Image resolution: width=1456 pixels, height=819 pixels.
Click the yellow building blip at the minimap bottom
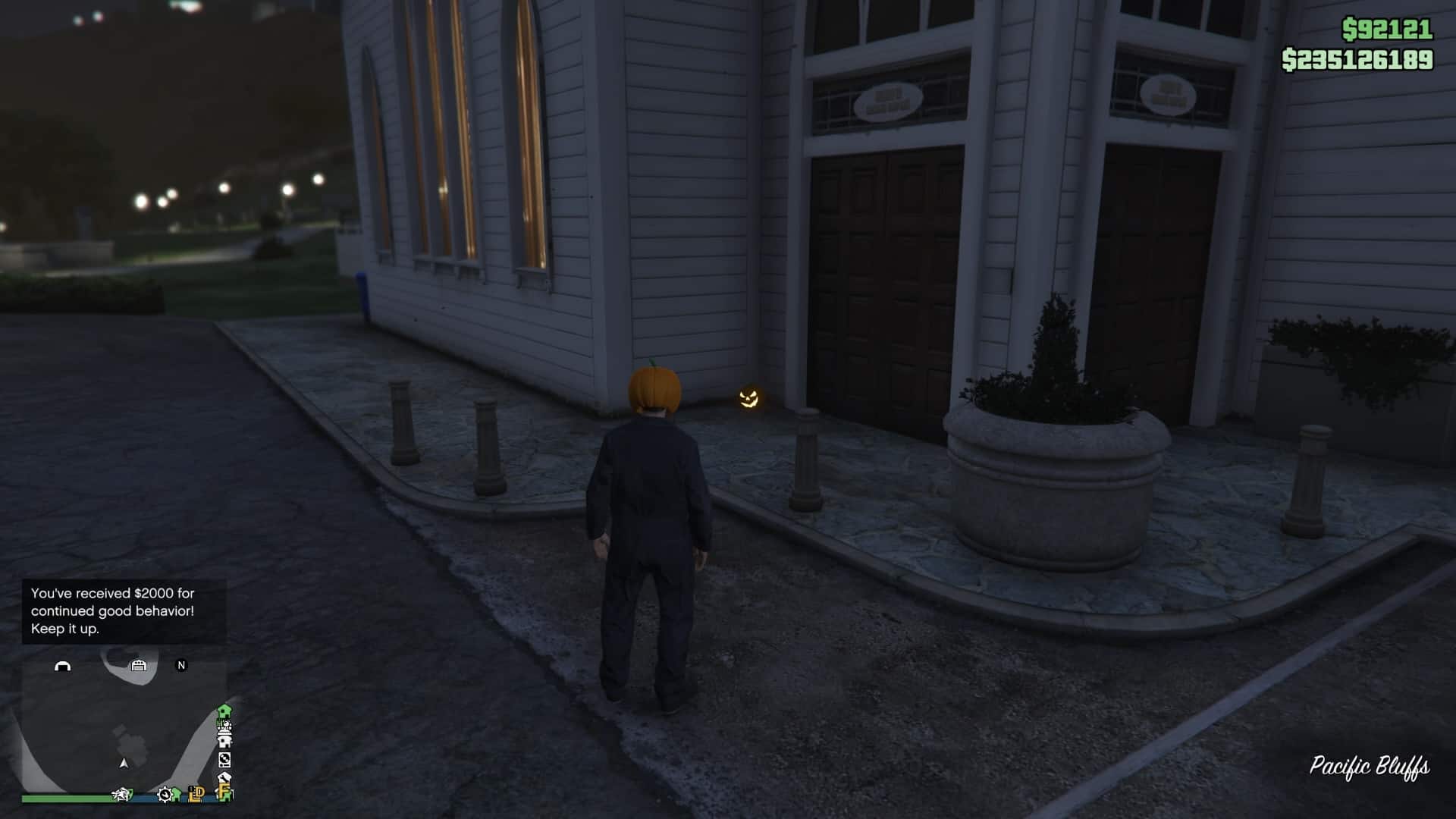pos(196,795)
